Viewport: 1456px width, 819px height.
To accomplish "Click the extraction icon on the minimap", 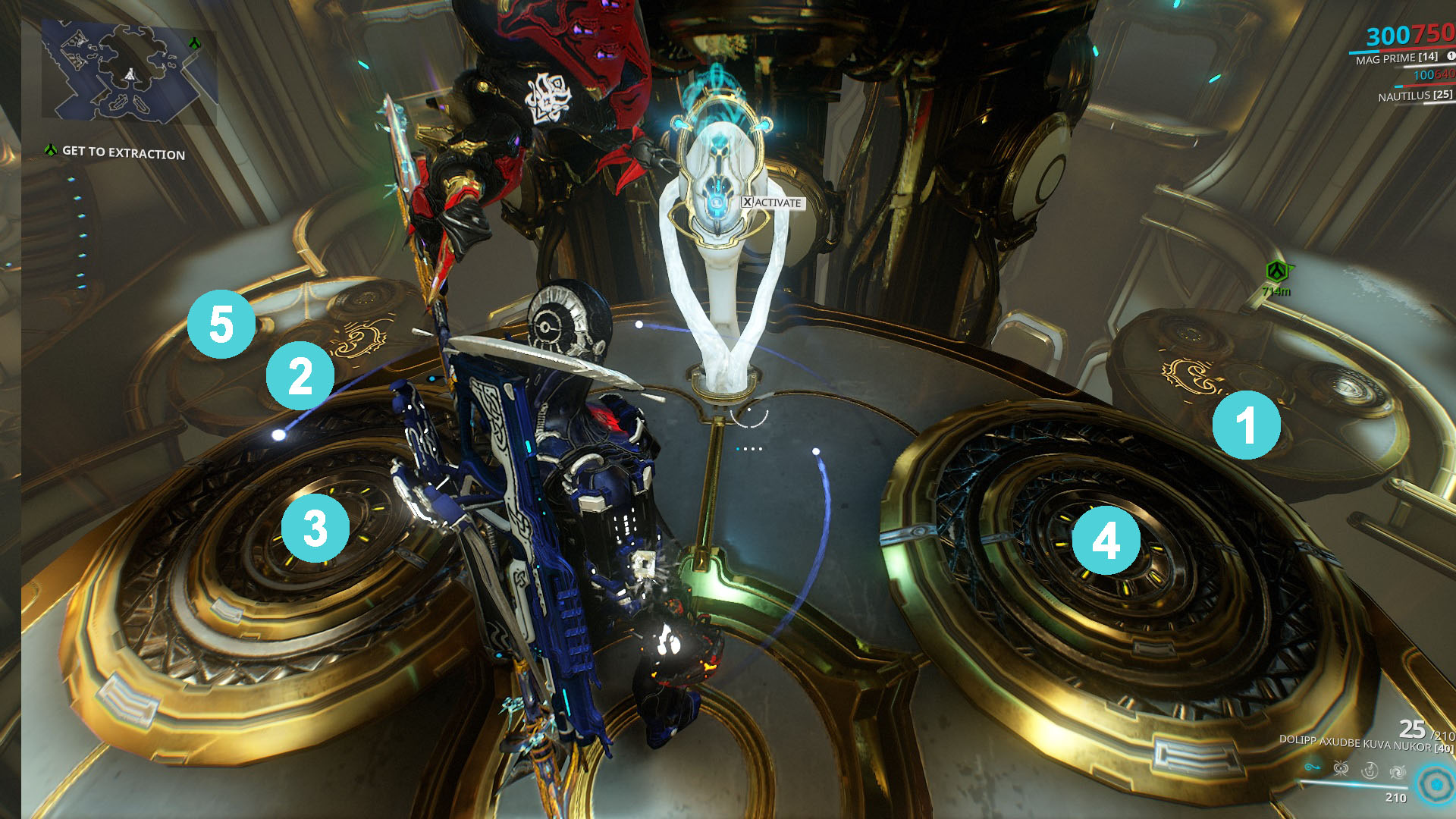I will 195,43.
